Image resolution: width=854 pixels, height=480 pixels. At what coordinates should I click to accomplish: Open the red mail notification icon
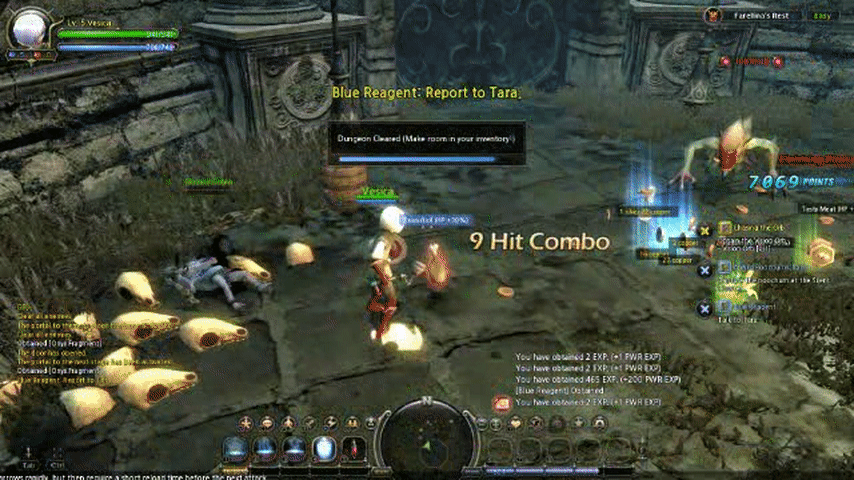tap(501, 402)
